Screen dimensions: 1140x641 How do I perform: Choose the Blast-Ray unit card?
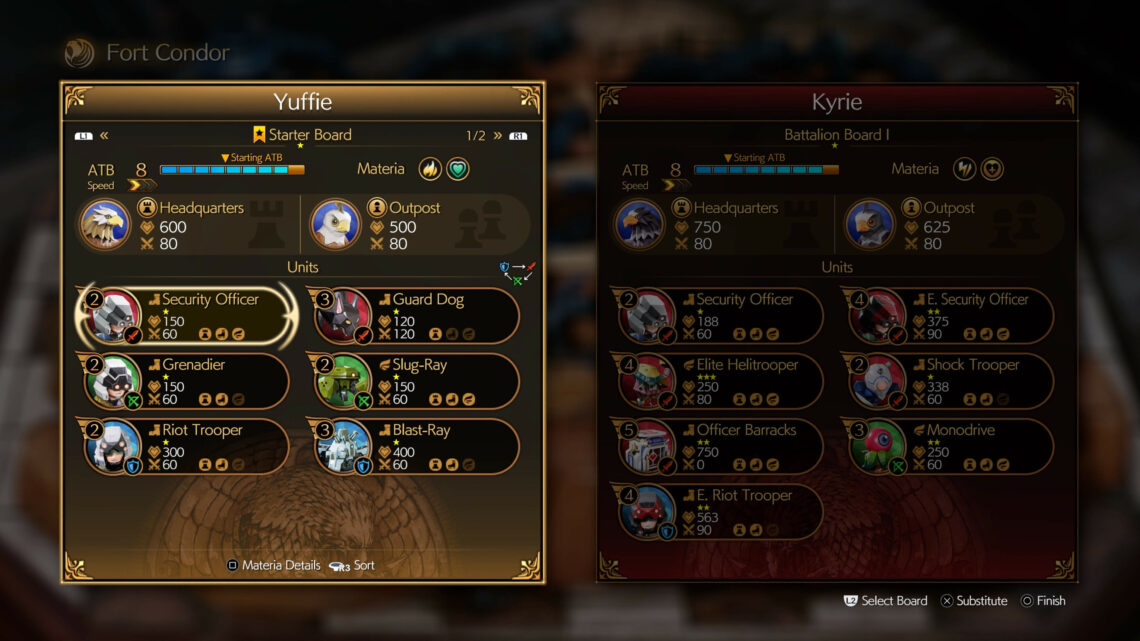tap(417, 446)
